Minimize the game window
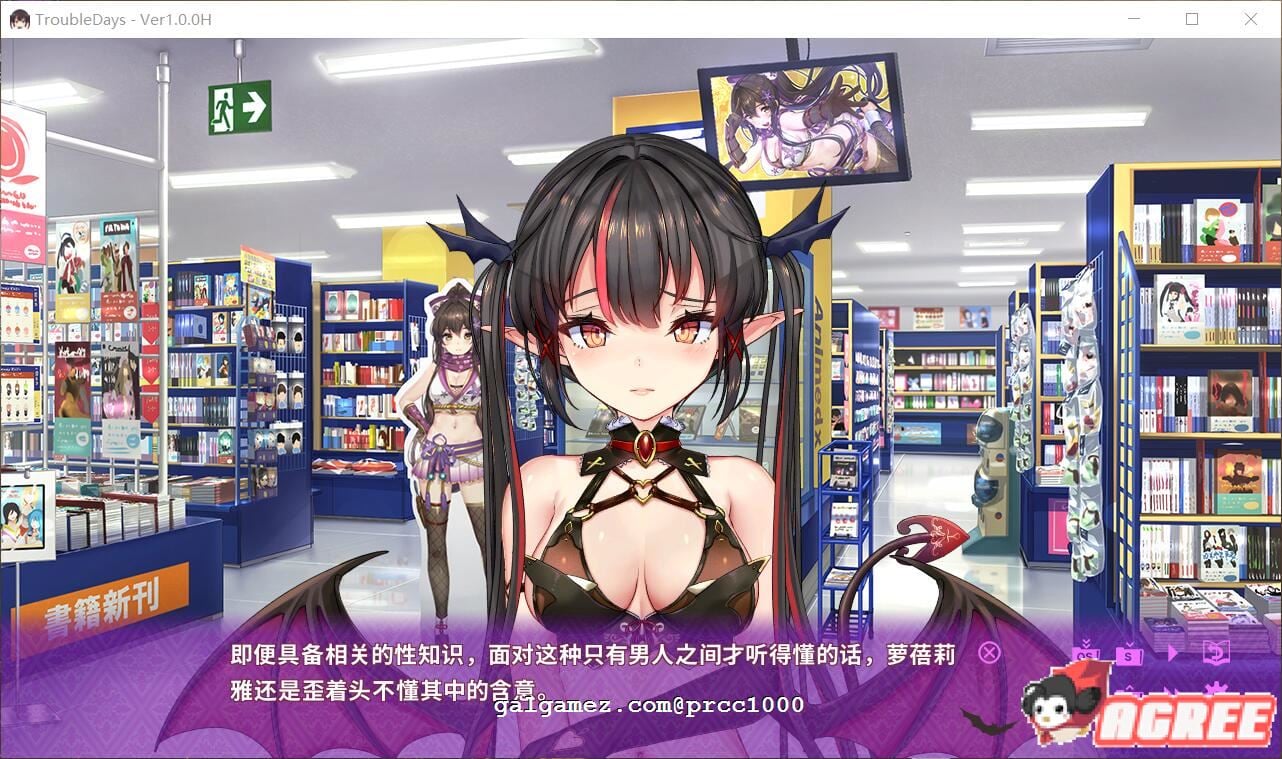Image resolution: width=1282 pixels, height=759 pixels. pyautogui.click(x=1134, y=19)
